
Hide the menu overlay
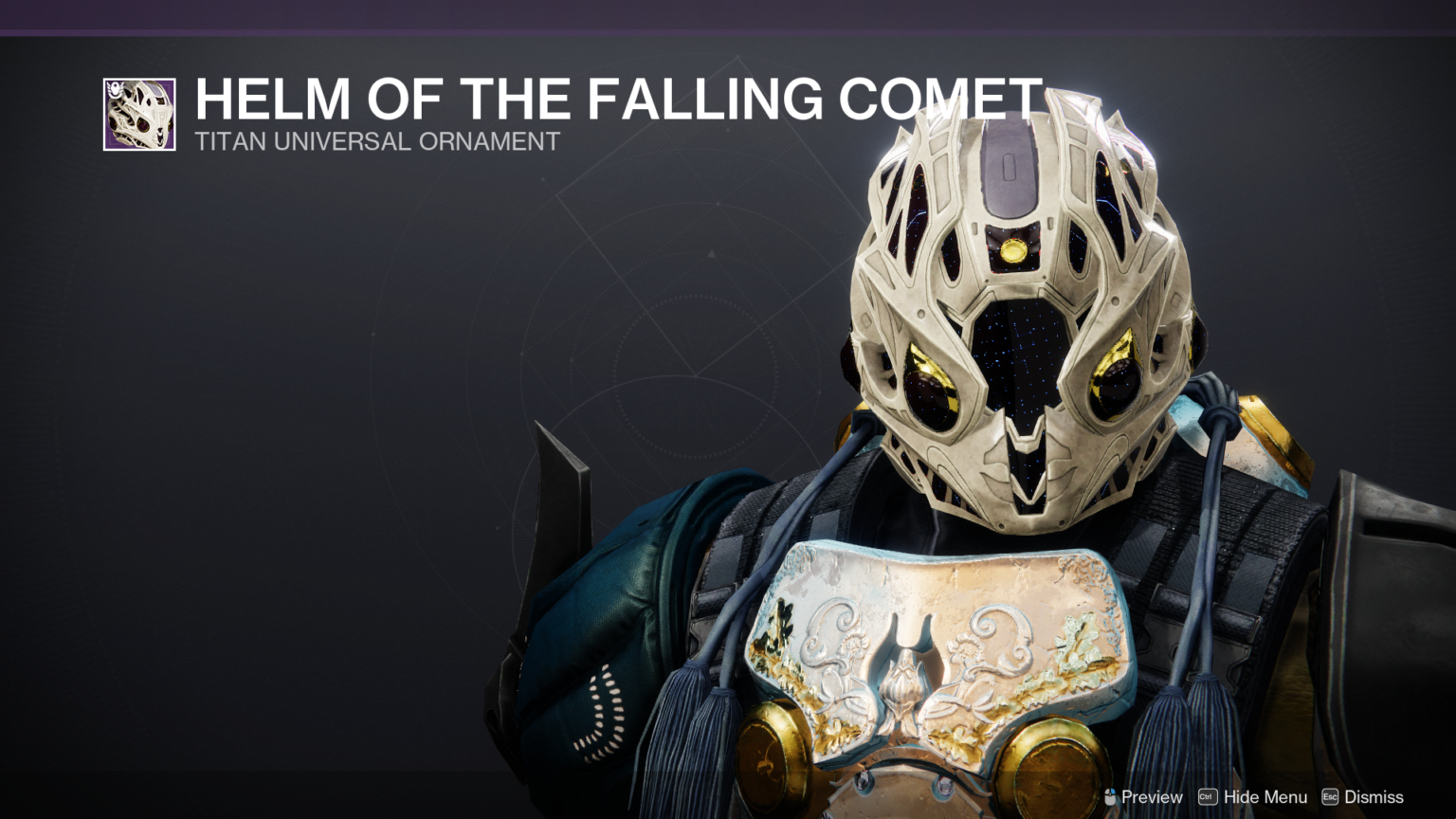tap(1265, 797)
